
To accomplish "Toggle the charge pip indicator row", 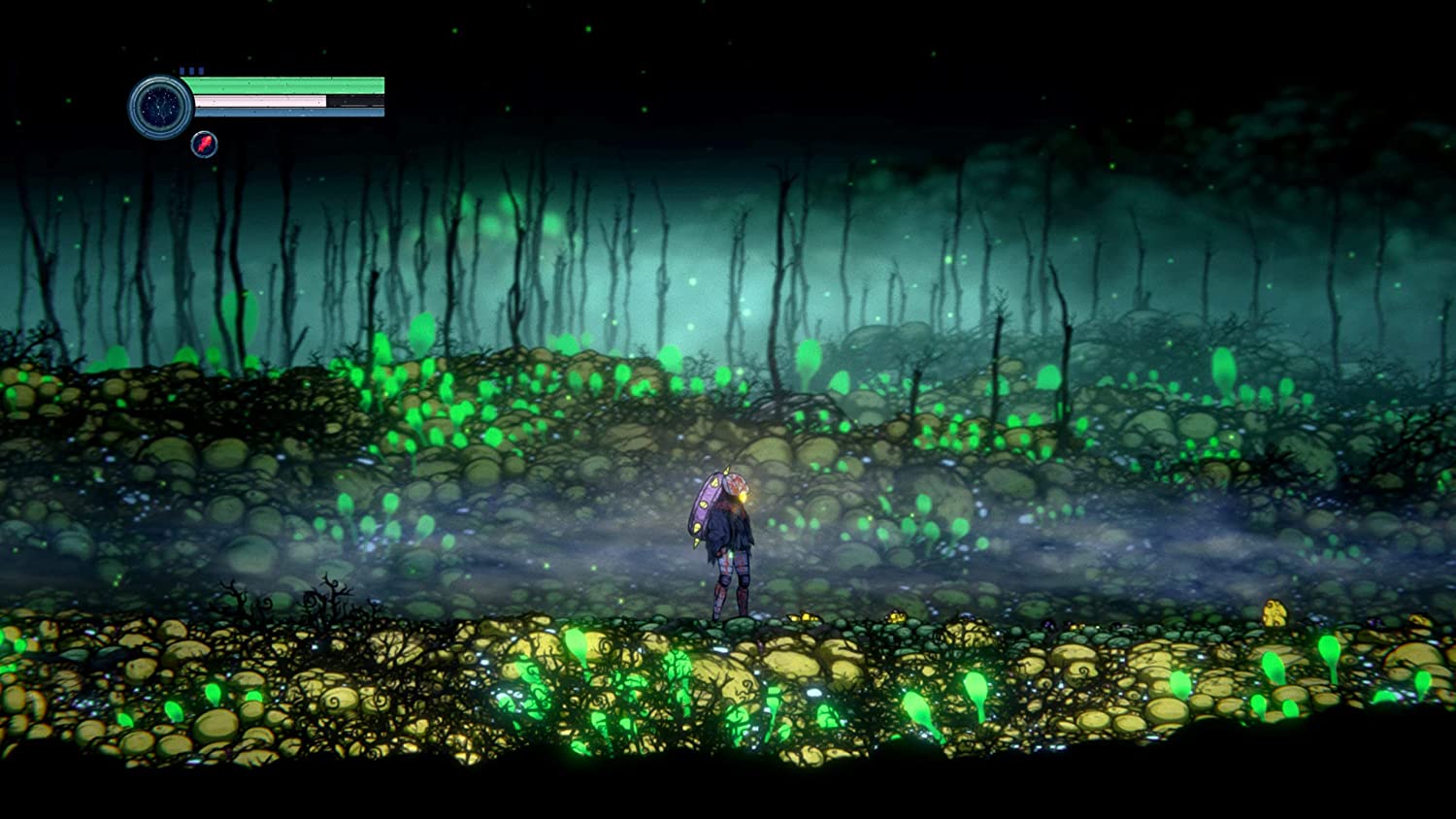I will [x=191, y=70].
